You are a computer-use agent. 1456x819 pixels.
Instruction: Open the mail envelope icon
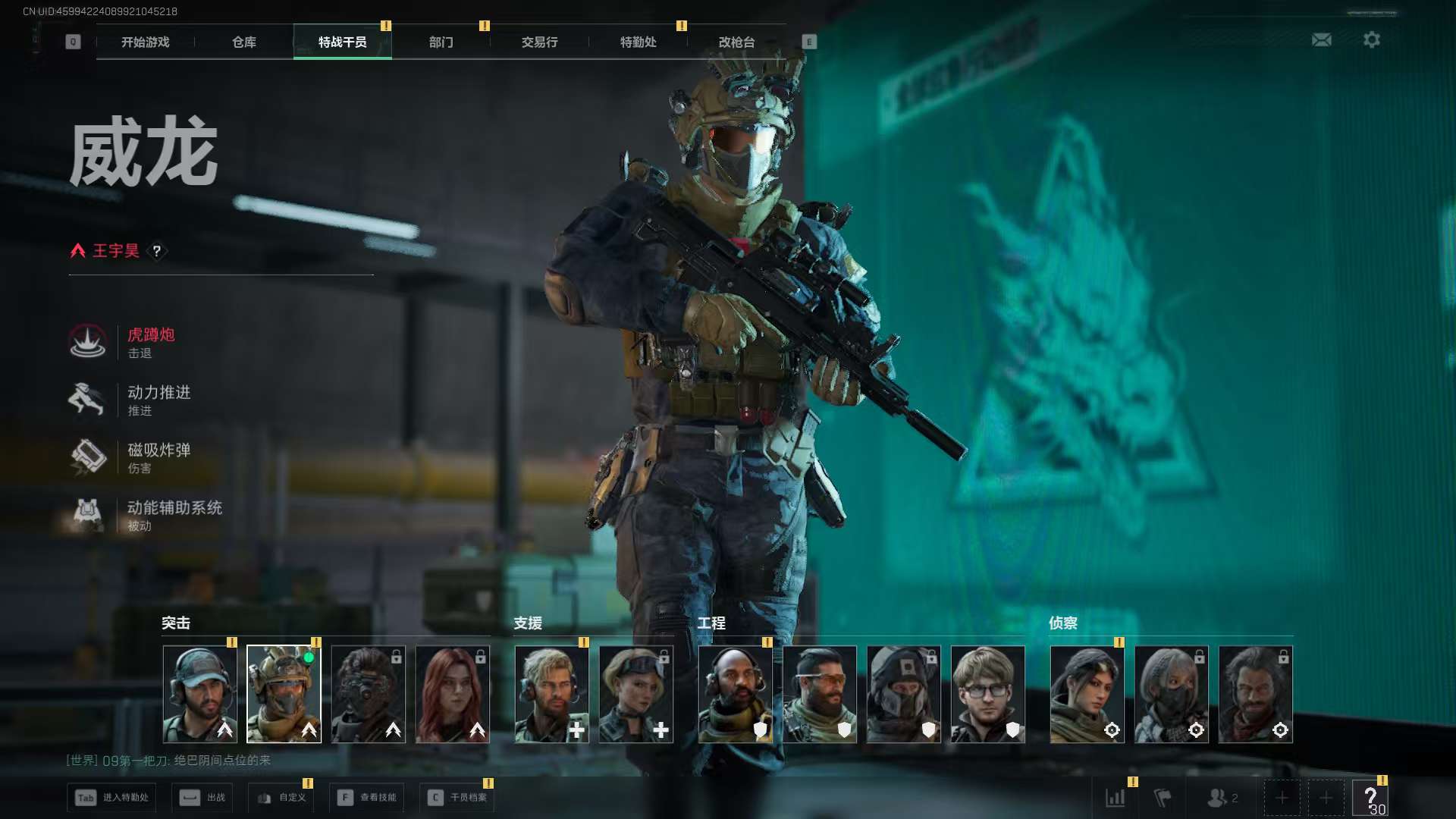click(1322, 39)
